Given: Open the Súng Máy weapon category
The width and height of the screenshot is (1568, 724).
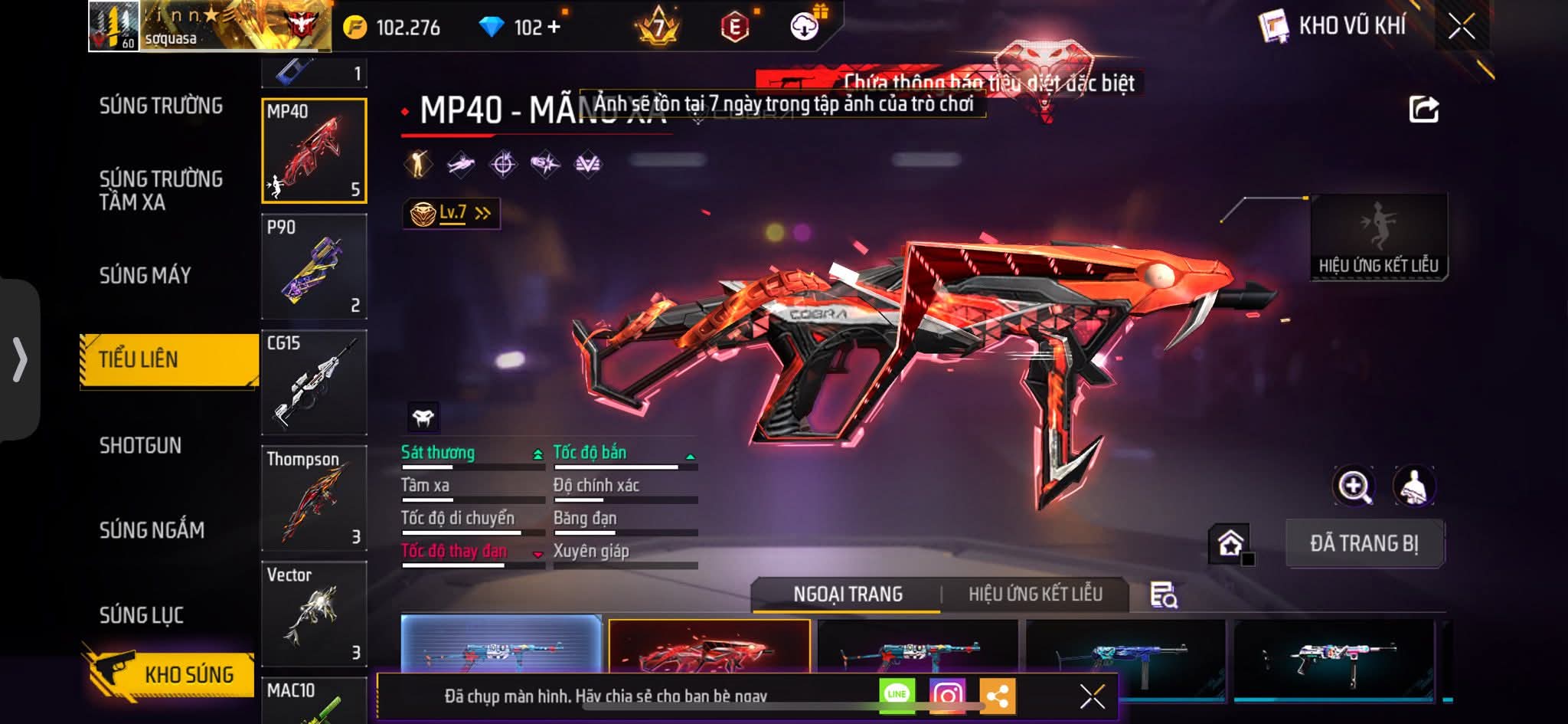Looking at the screenshot, I should pos(145,275).
